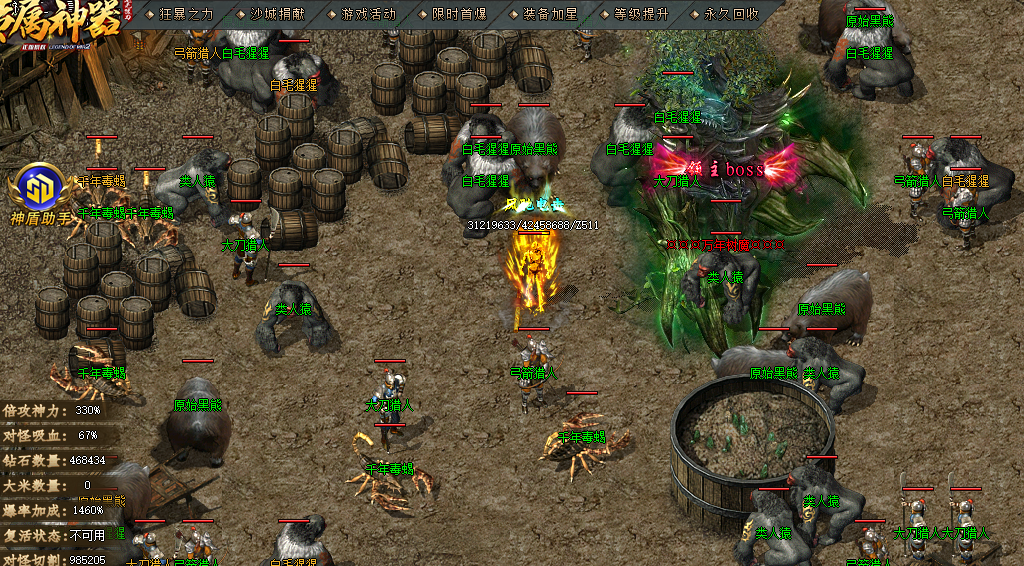Open 装备加星 equipment upgrade menu
1024x566 pixels.
click(550, 14)
